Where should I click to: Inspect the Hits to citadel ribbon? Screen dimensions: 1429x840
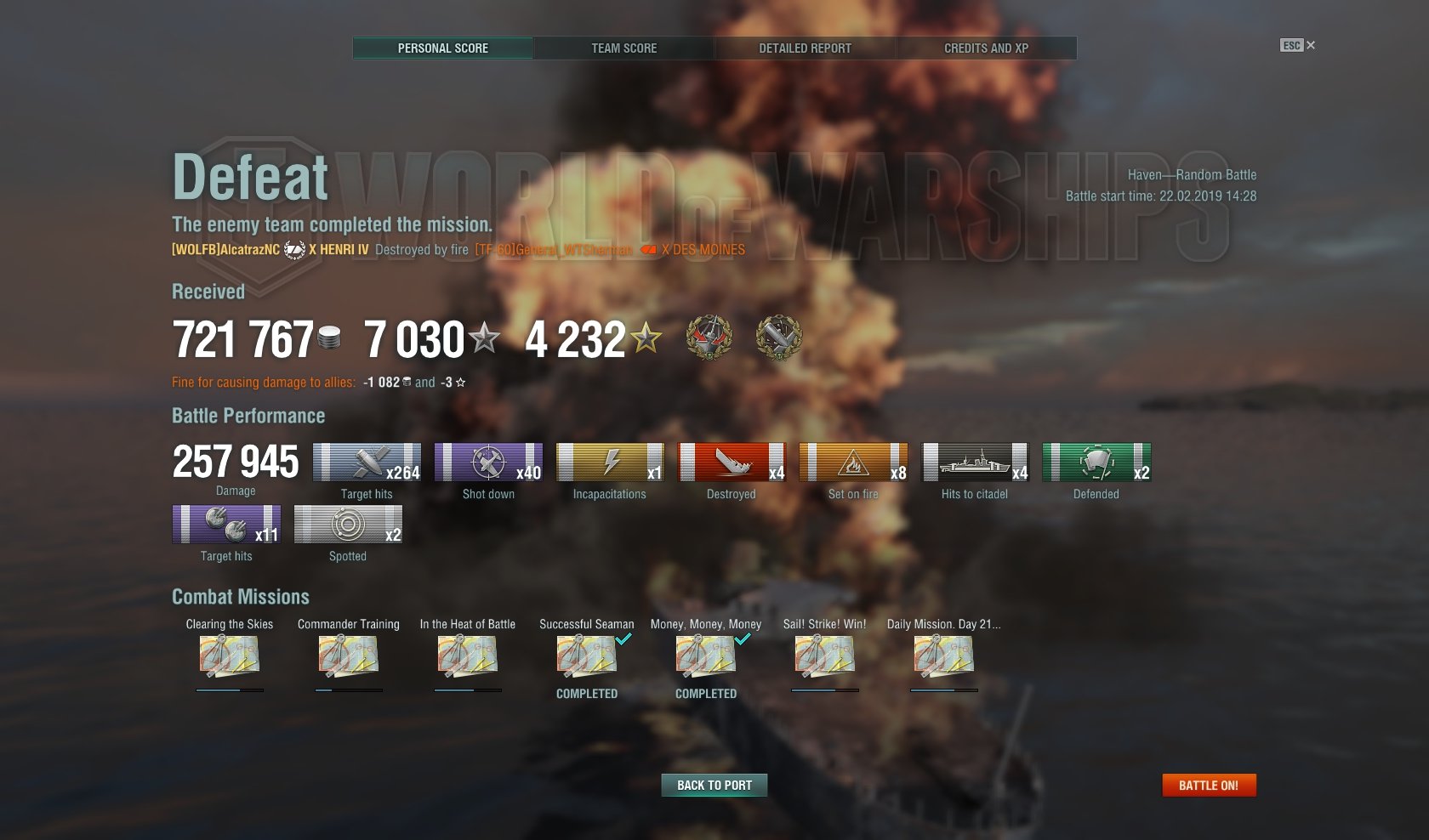[975, 463]
